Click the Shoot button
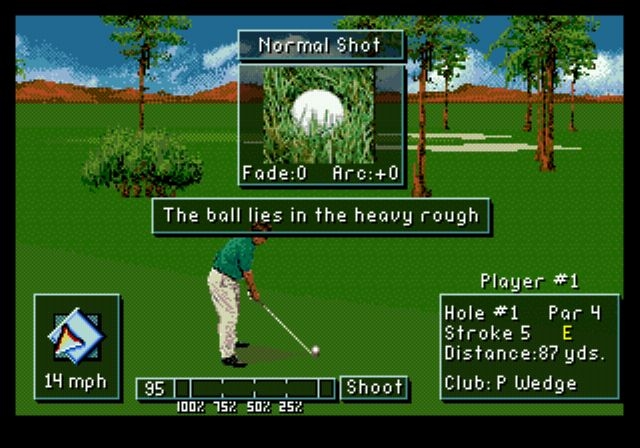Viewport: 640px width, 448px height. (x=374, y=388)
